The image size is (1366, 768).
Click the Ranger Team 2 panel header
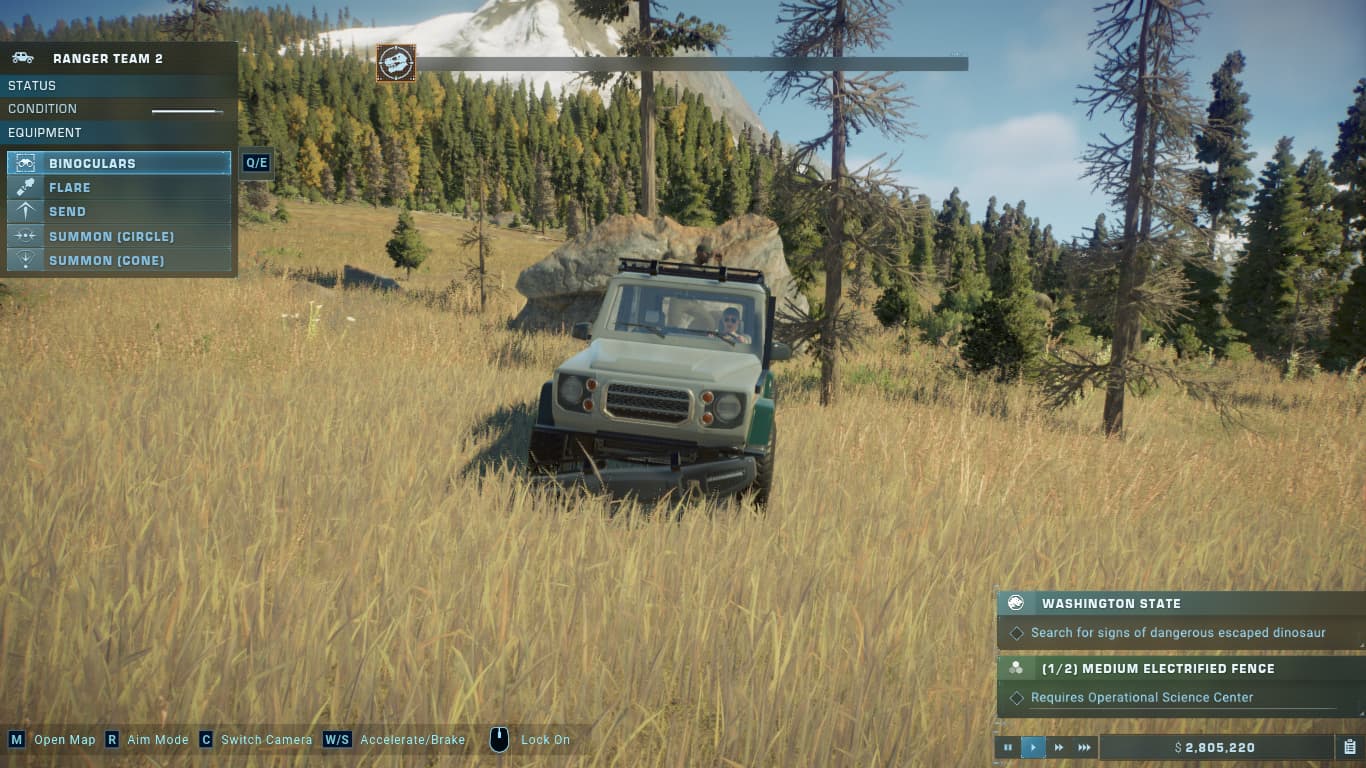point(118,58)
